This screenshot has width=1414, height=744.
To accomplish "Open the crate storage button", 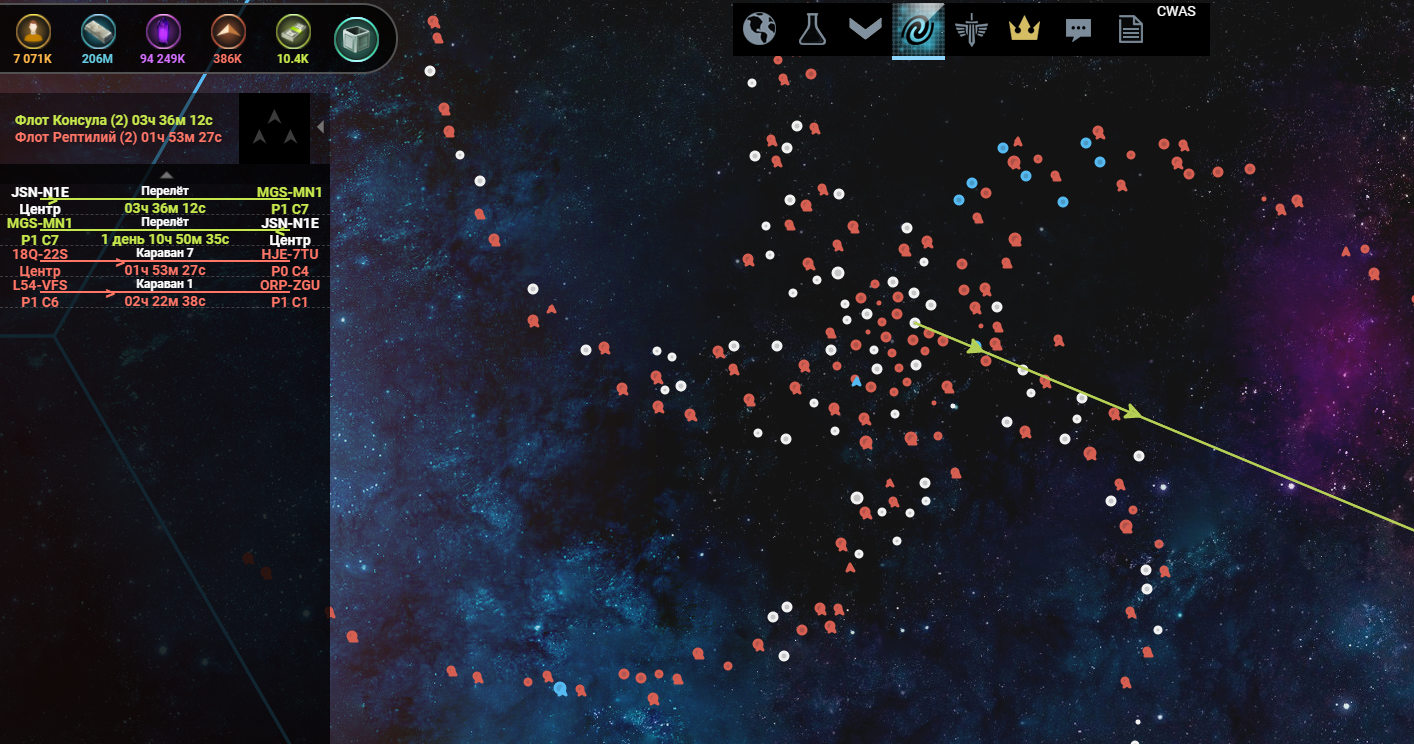I will [x=356, y=39].
